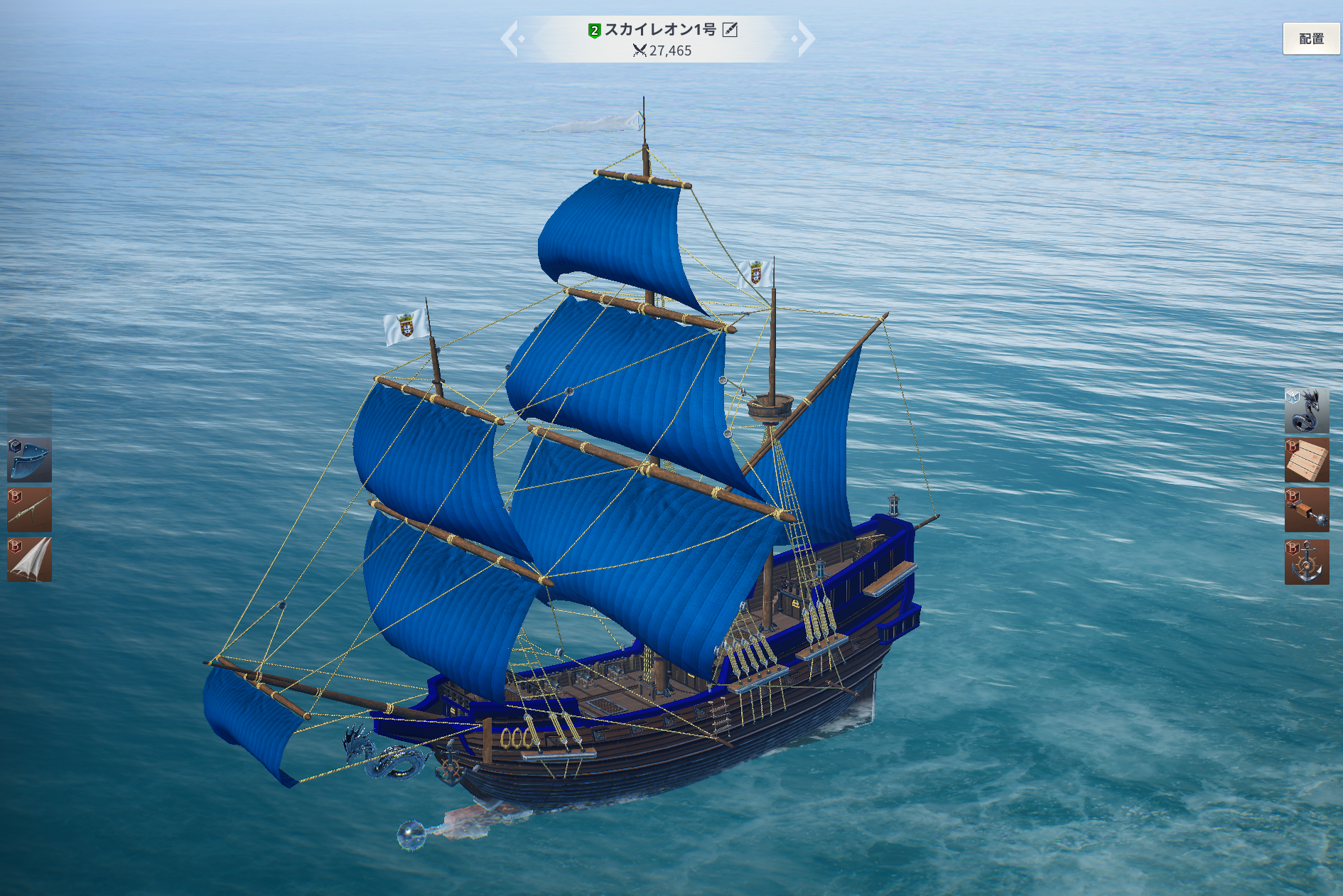Screen dimensions: 1343x896
Task: Switch to the next ship with right arrow
Action: pos(805,38)
